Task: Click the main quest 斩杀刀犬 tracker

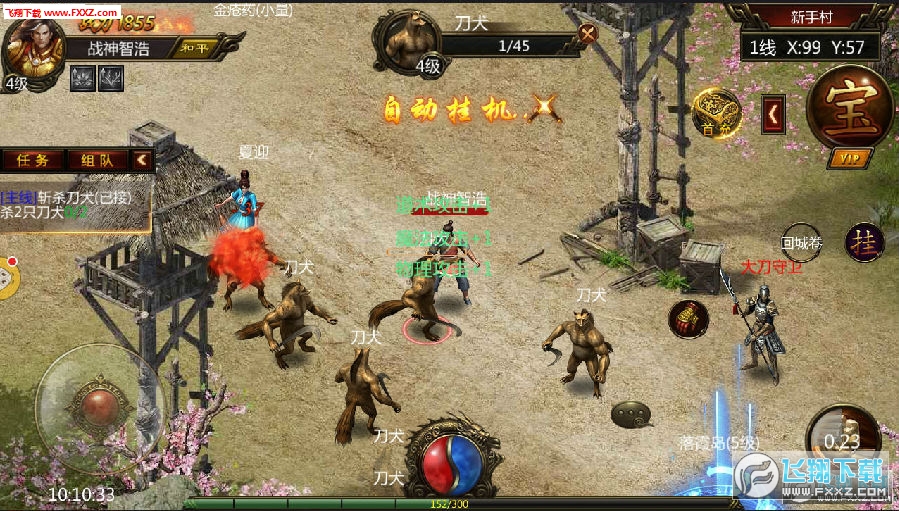Action: click(x=70, y=204)
